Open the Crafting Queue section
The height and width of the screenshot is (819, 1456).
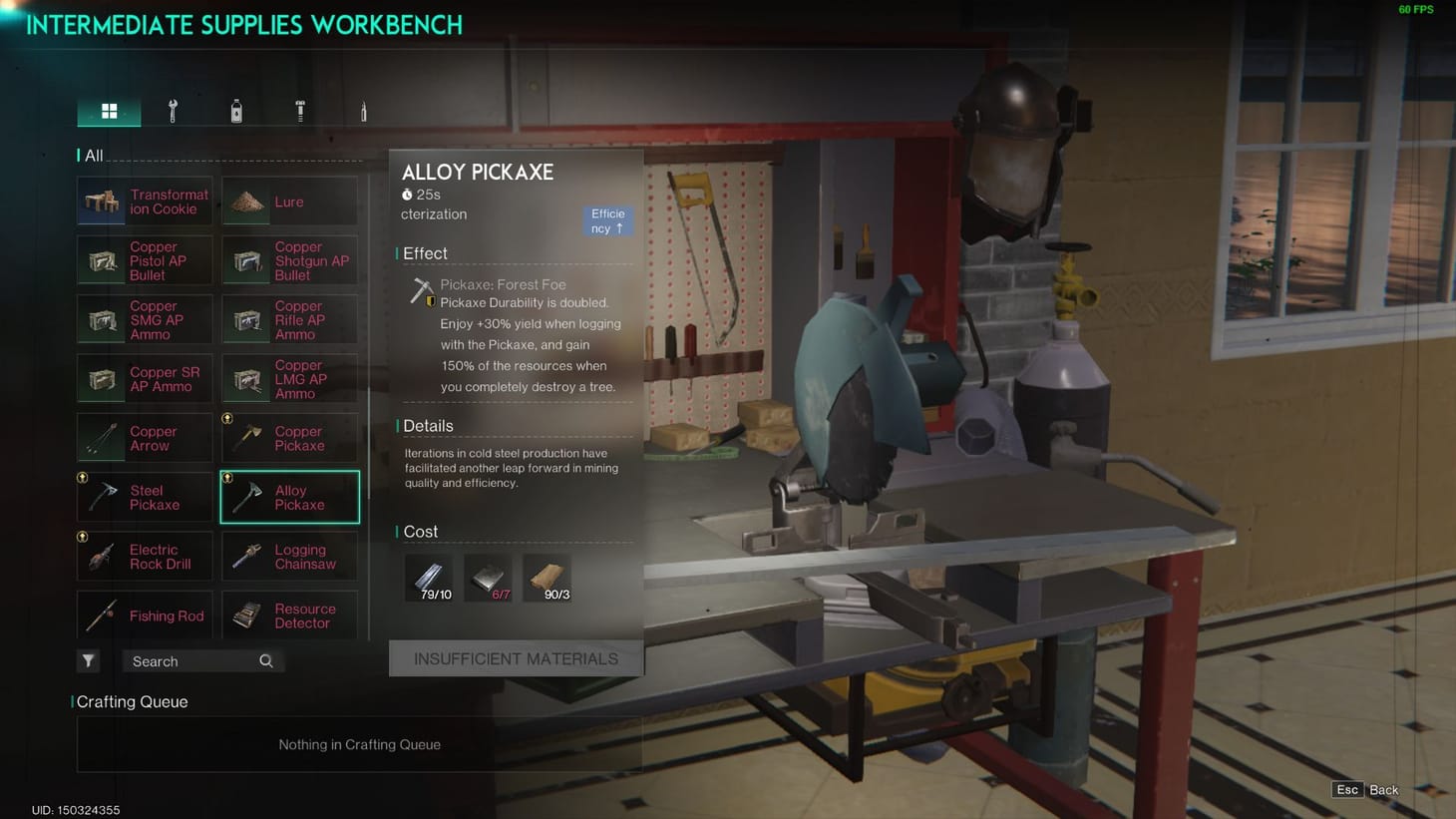pyautogui.click(x=132, y=701)
